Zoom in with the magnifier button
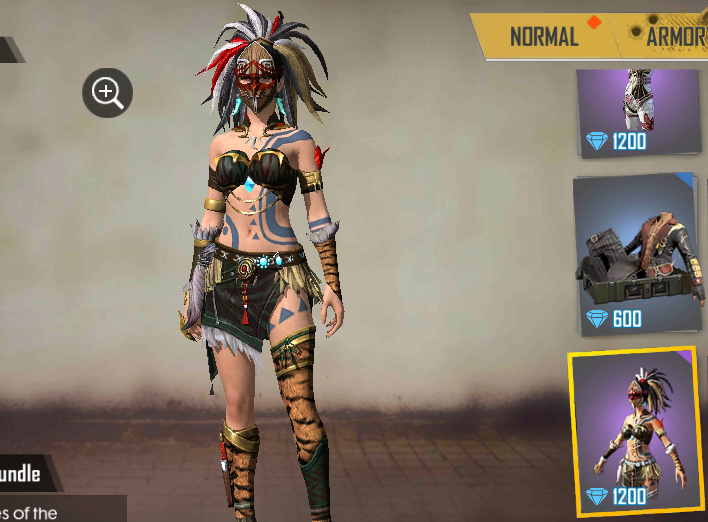The width and height of the screenshot is (708, 522). pos(107,93)
